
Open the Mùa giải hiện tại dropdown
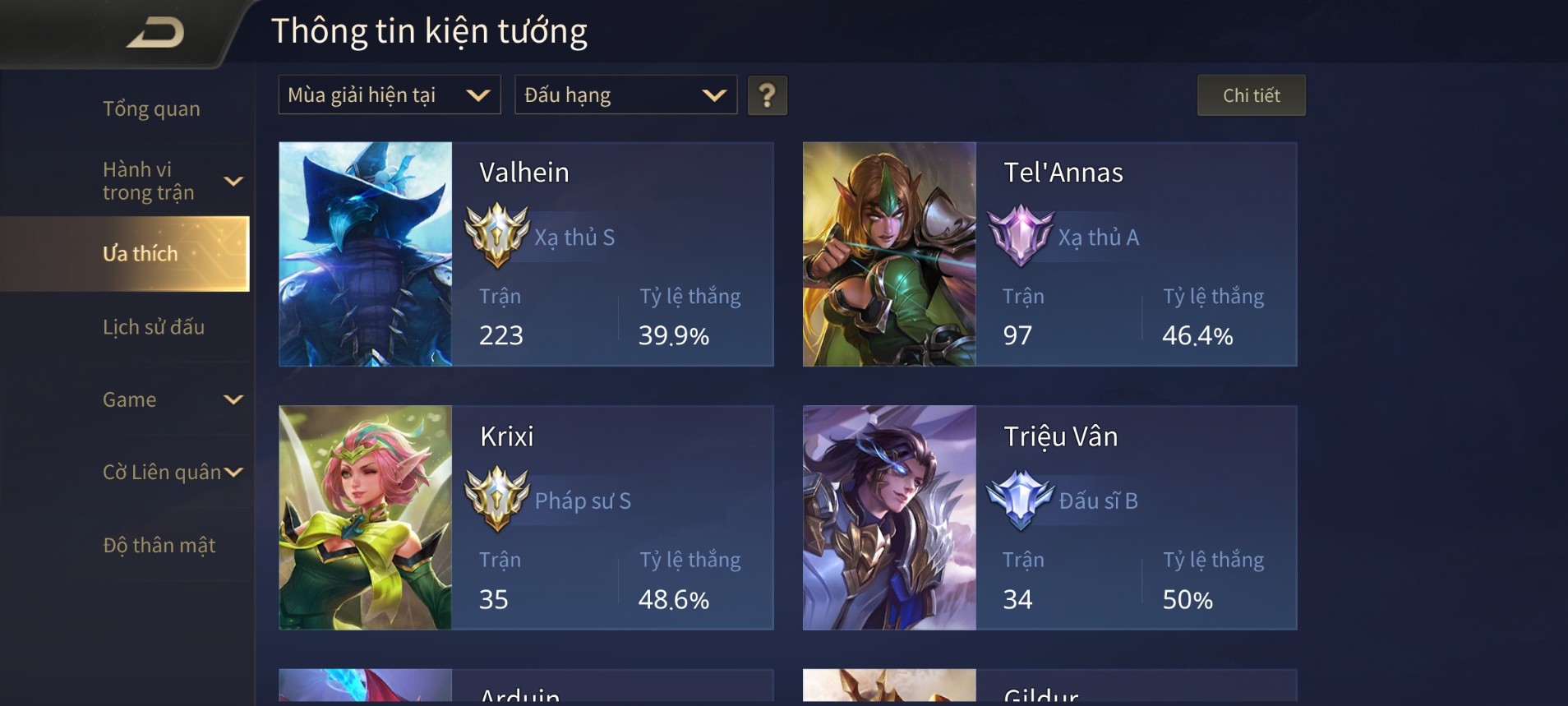[x=389, y=95]
